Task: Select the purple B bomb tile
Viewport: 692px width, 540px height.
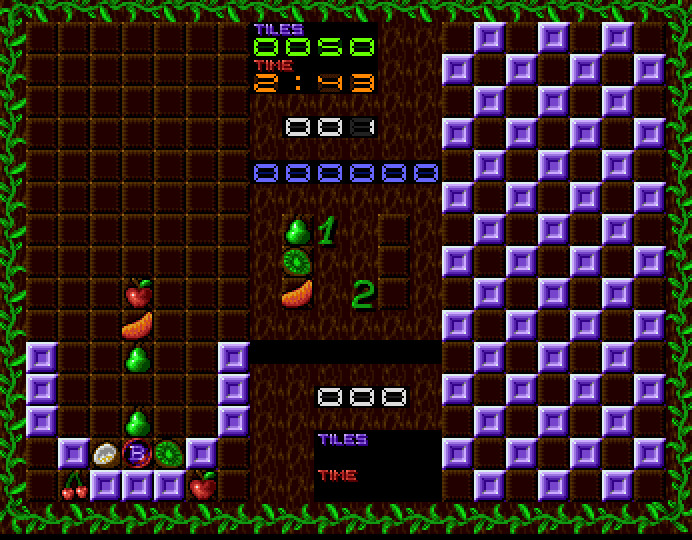Action: (137, 455)
